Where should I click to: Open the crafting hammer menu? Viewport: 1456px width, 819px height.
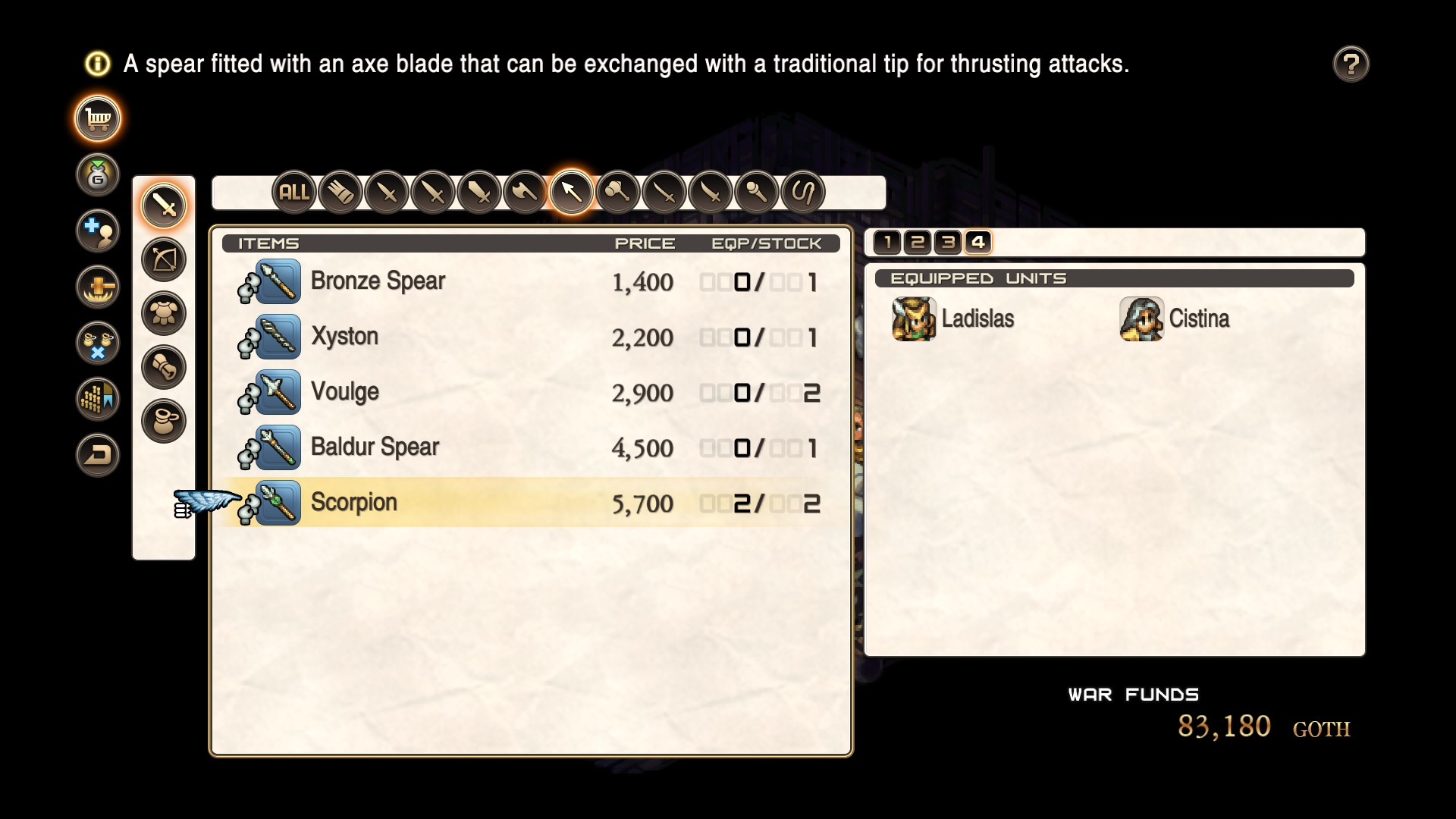(98, 287)
